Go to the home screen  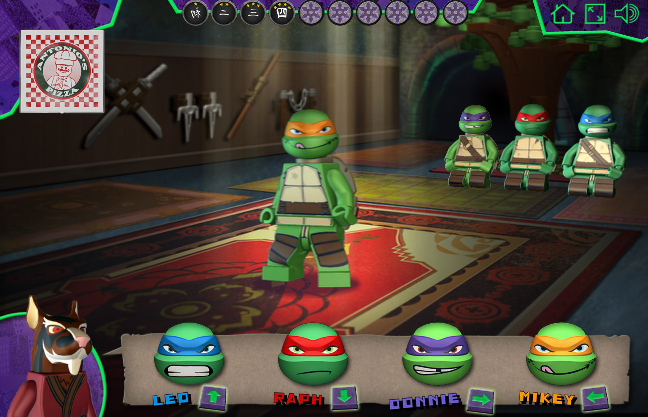(x=563, y=14)
